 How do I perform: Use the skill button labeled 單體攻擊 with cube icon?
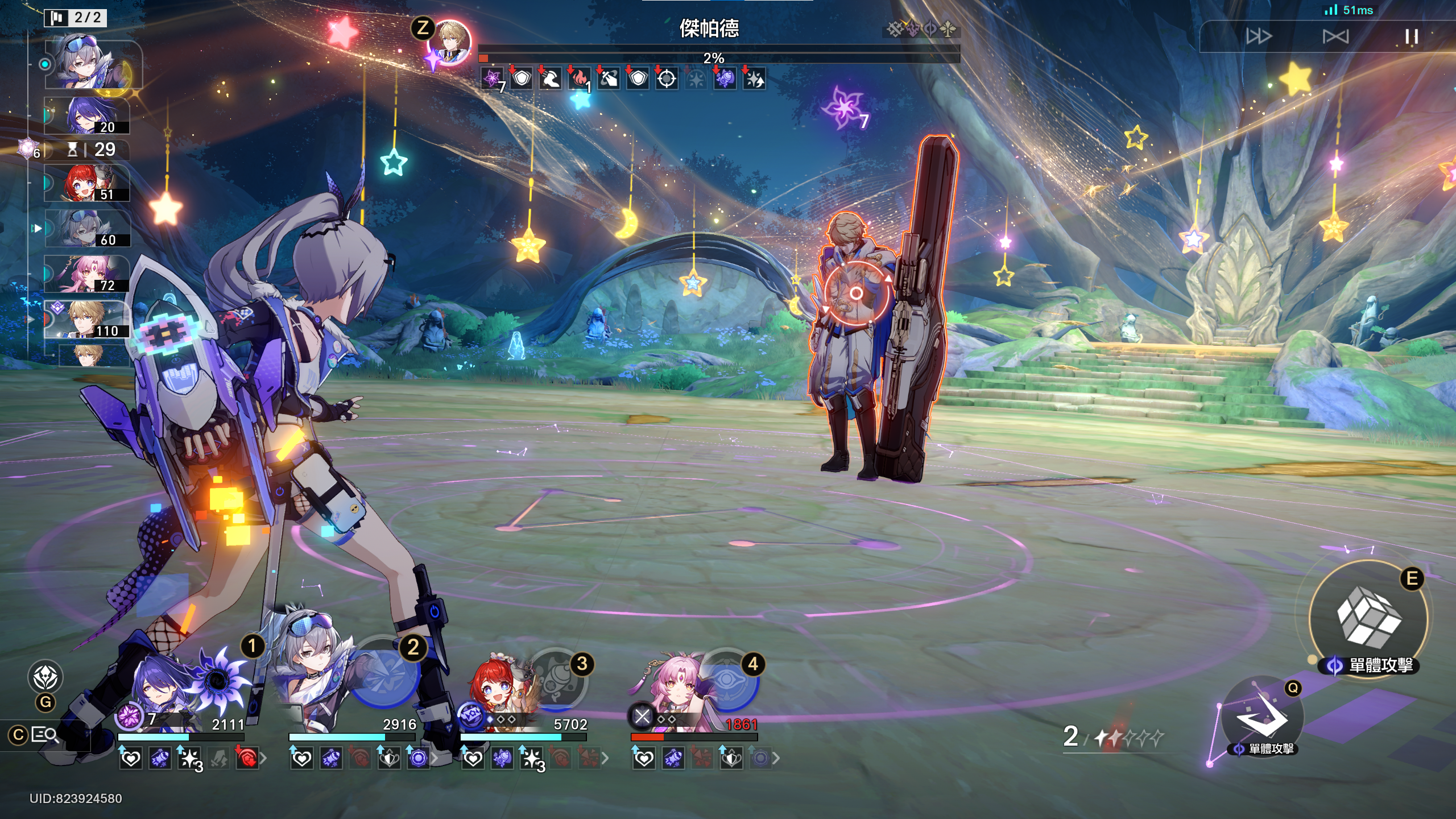(x=1368, y=618)
